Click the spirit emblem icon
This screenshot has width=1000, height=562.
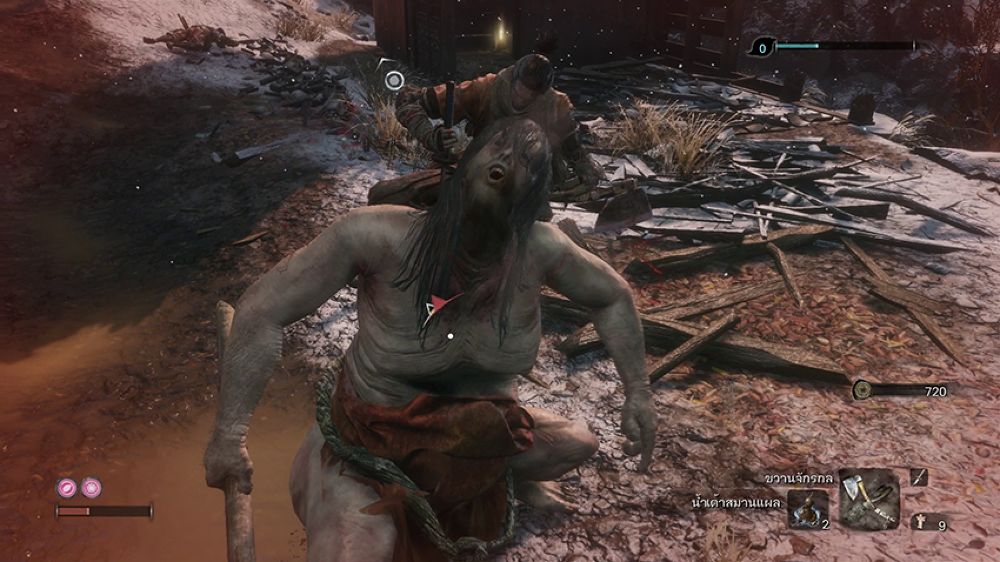pos(919,521)
